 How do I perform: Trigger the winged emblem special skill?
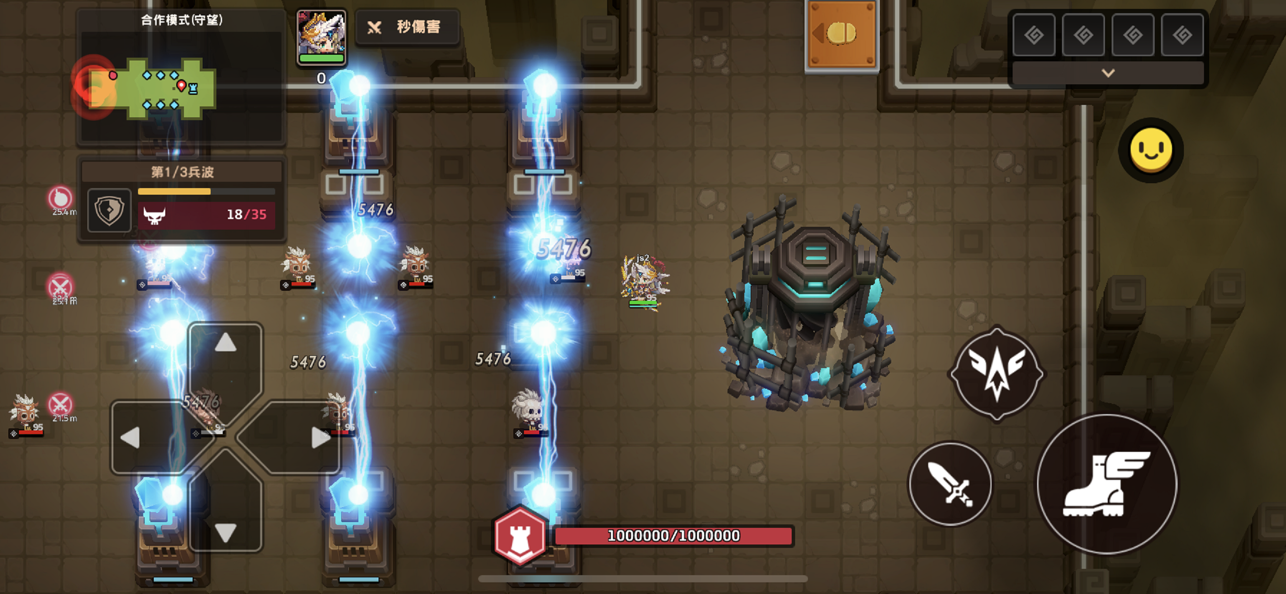[997, 375]
